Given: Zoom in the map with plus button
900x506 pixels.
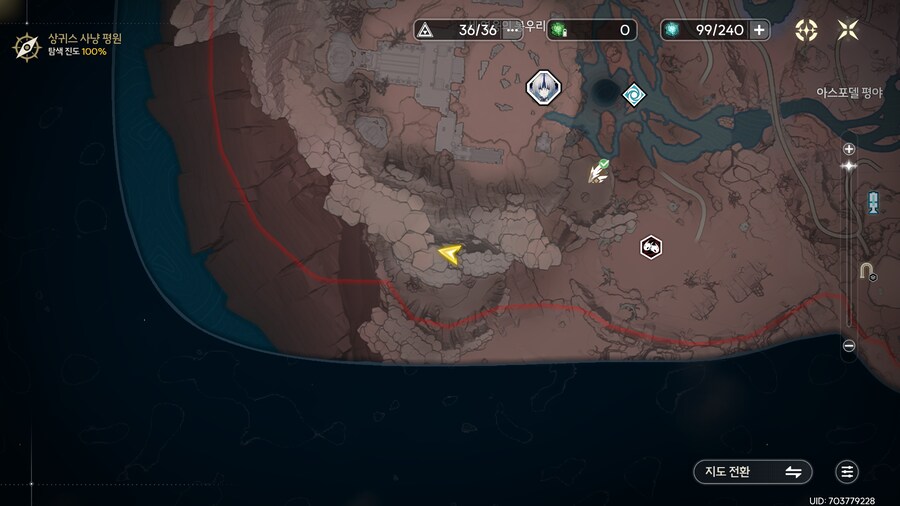Looking at the screenshot, I should point(849,149).
